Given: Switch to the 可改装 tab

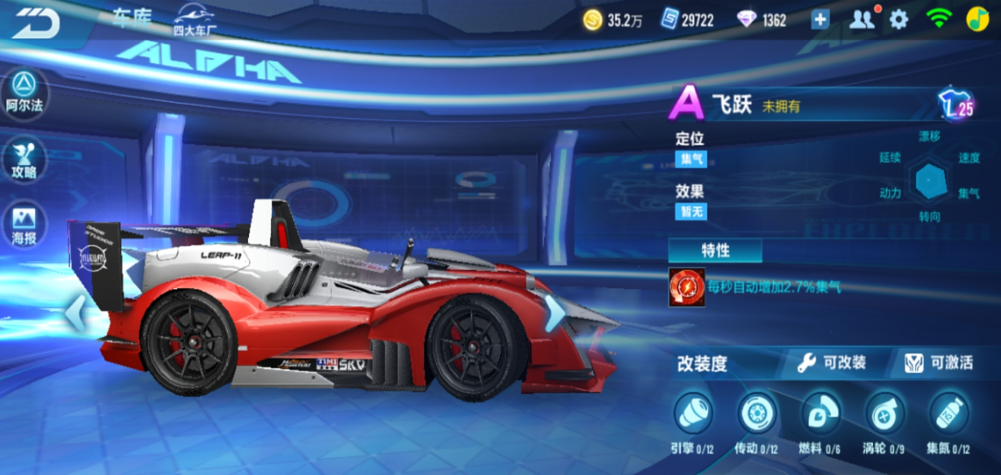Looking at the screenshot, I should click(x=832, y=363).
